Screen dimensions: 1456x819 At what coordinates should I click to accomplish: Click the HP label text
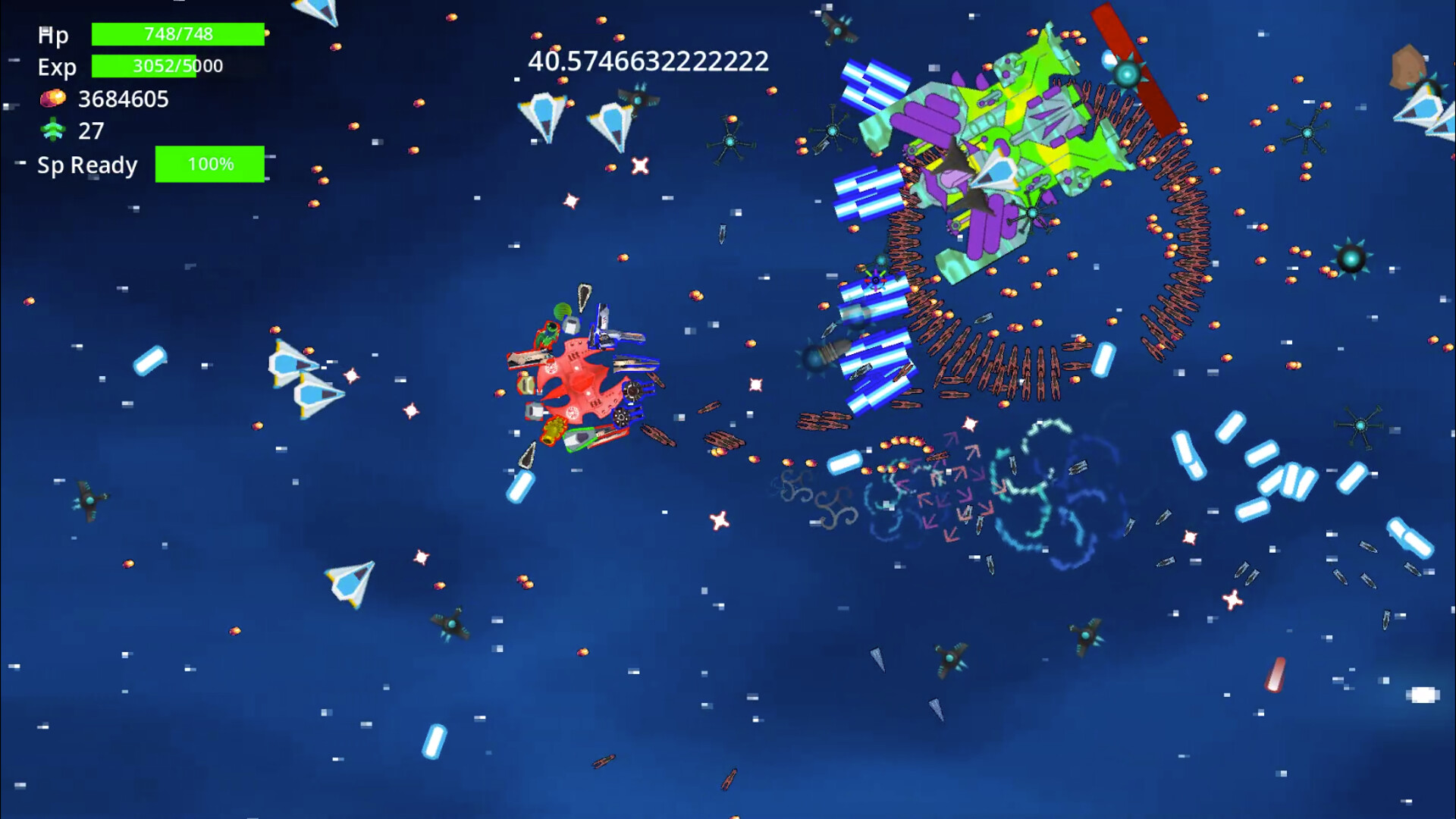pos(52,34)
